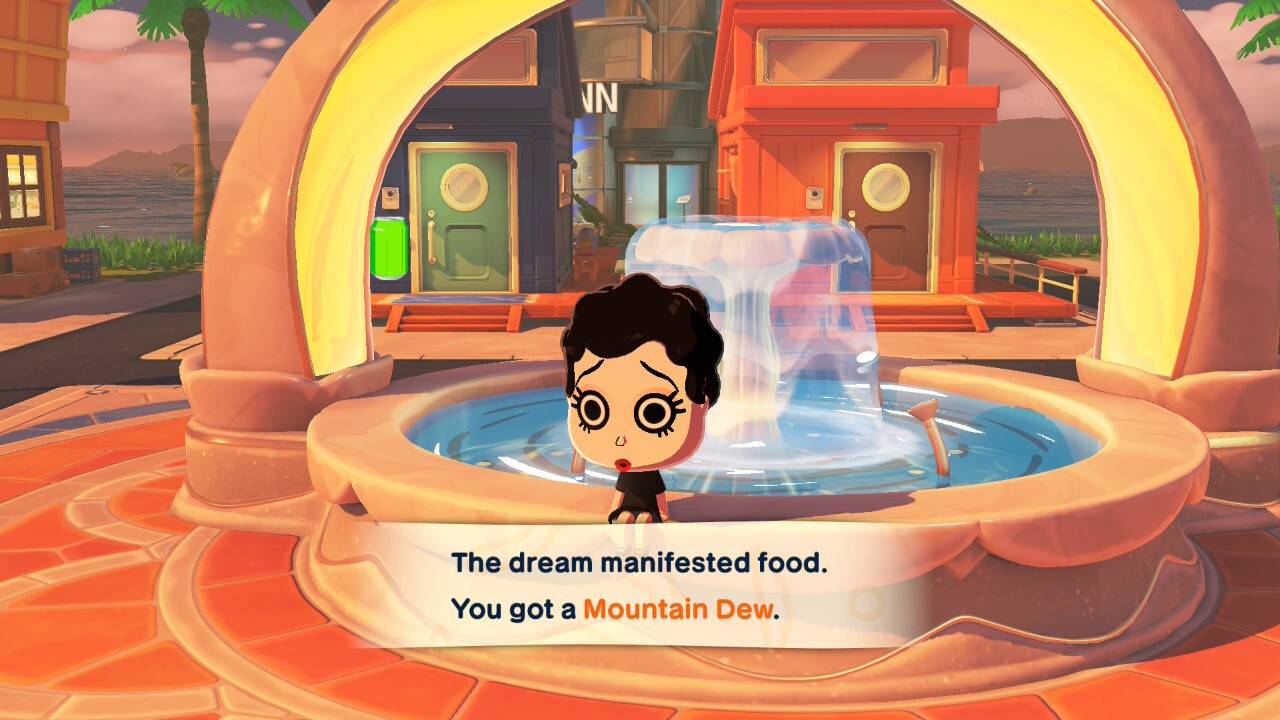Click the porthole window on the green door
The image size is (1280, 720).
[x=463, y=185]
